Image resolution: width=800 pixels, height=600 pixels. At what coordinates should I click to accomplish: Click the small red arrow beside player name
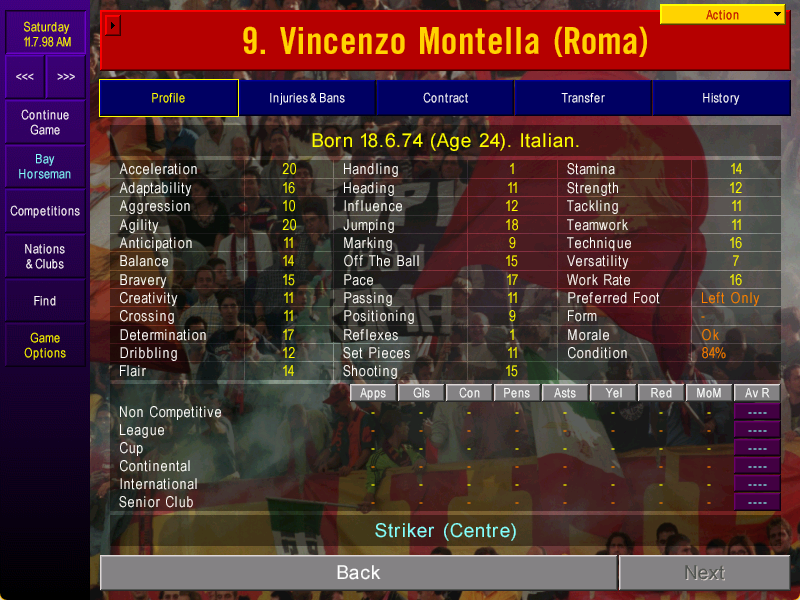113,25
